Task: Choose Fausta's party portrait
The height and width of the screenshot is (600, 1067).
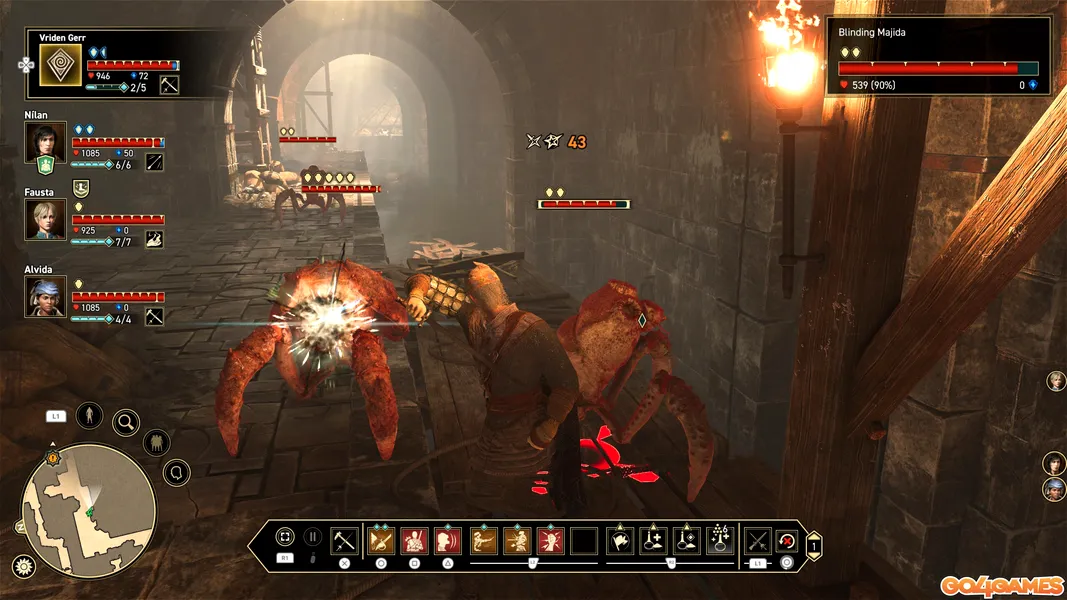Action: click(45, 219)
